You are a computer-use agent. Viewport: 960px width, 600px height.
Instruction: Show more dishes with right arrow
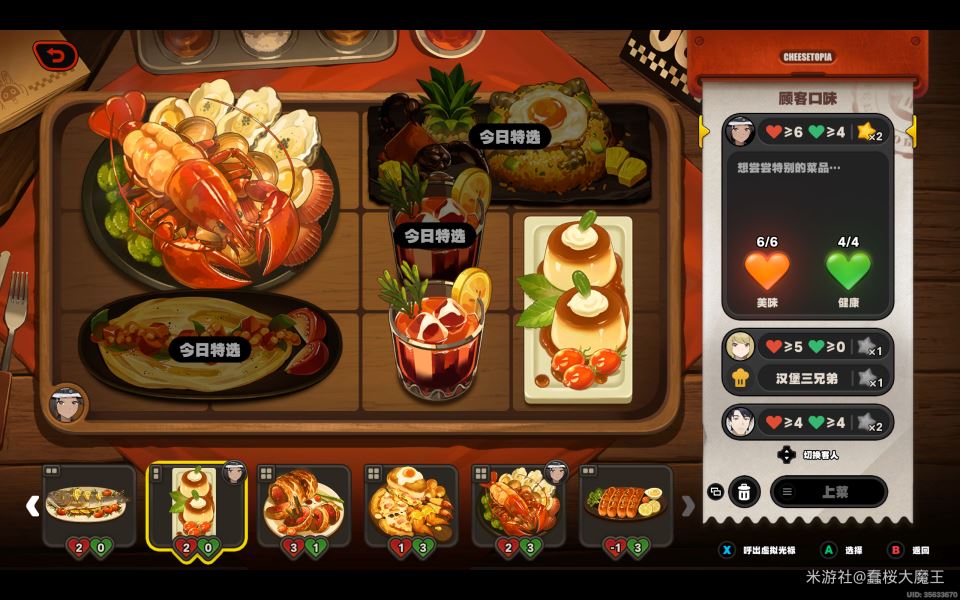pyautogui.click(x=688, y=506)
